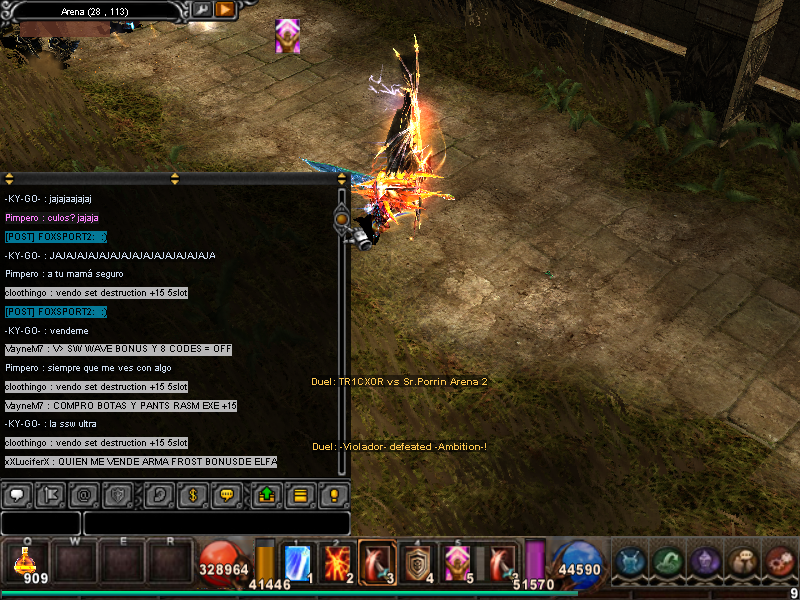Use the Q slot potion with 909
The height and width of the screenshot is (600, 800).
(24, 562)
